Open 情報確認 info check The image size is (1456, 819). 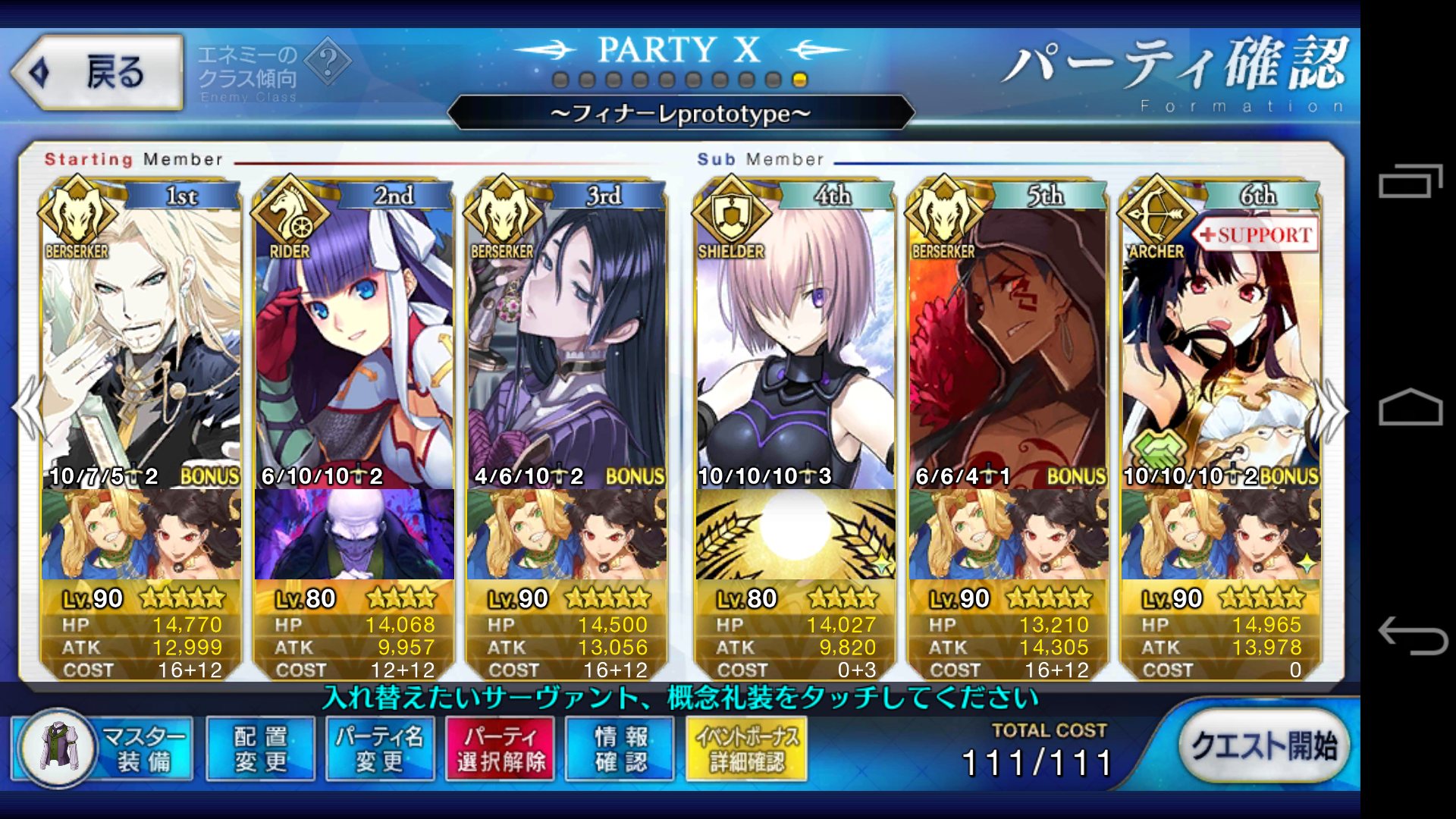coord(620,748)
